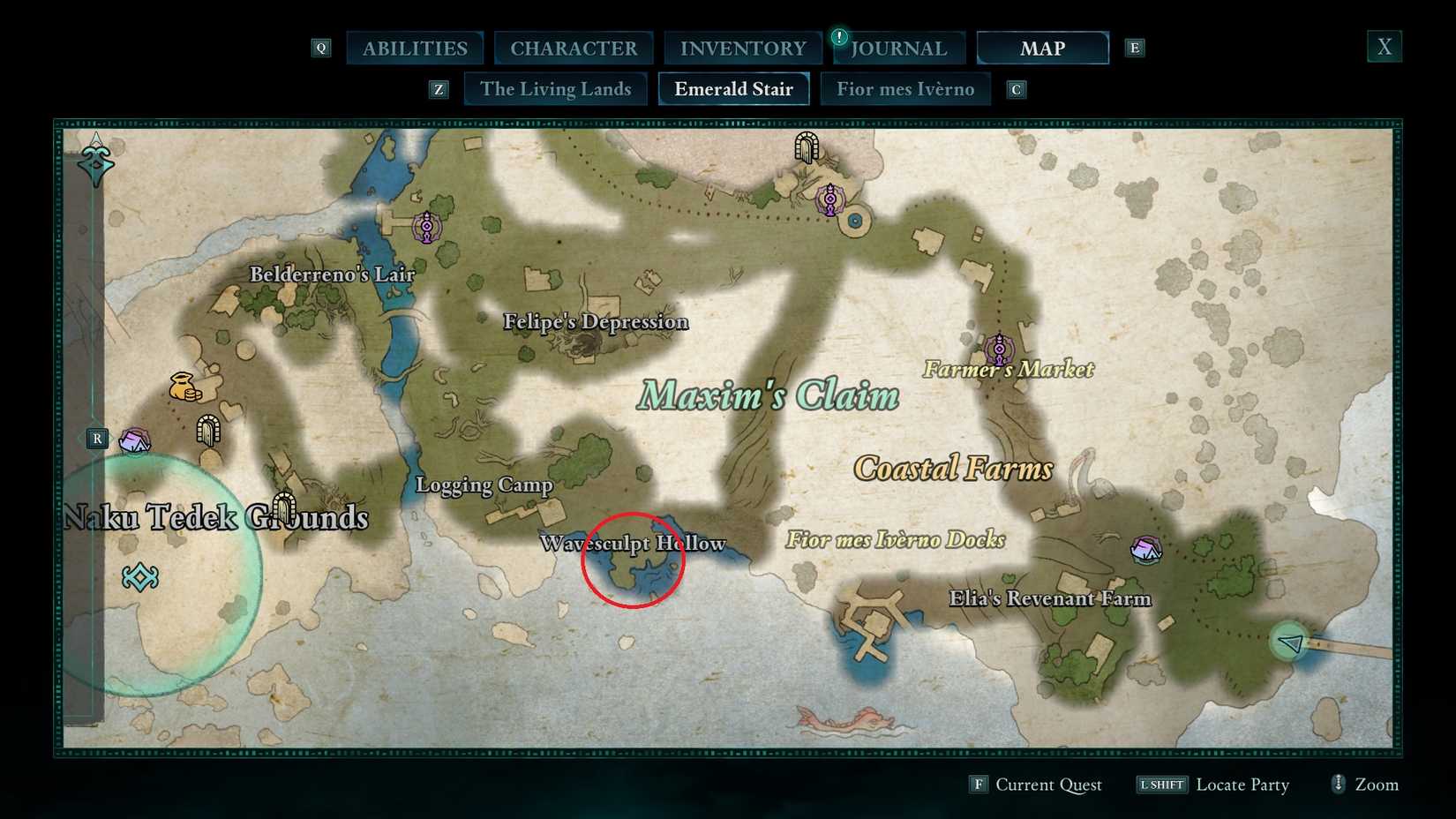Open the Fior mes Ivèrno map tab

click(x=904, y=88)
